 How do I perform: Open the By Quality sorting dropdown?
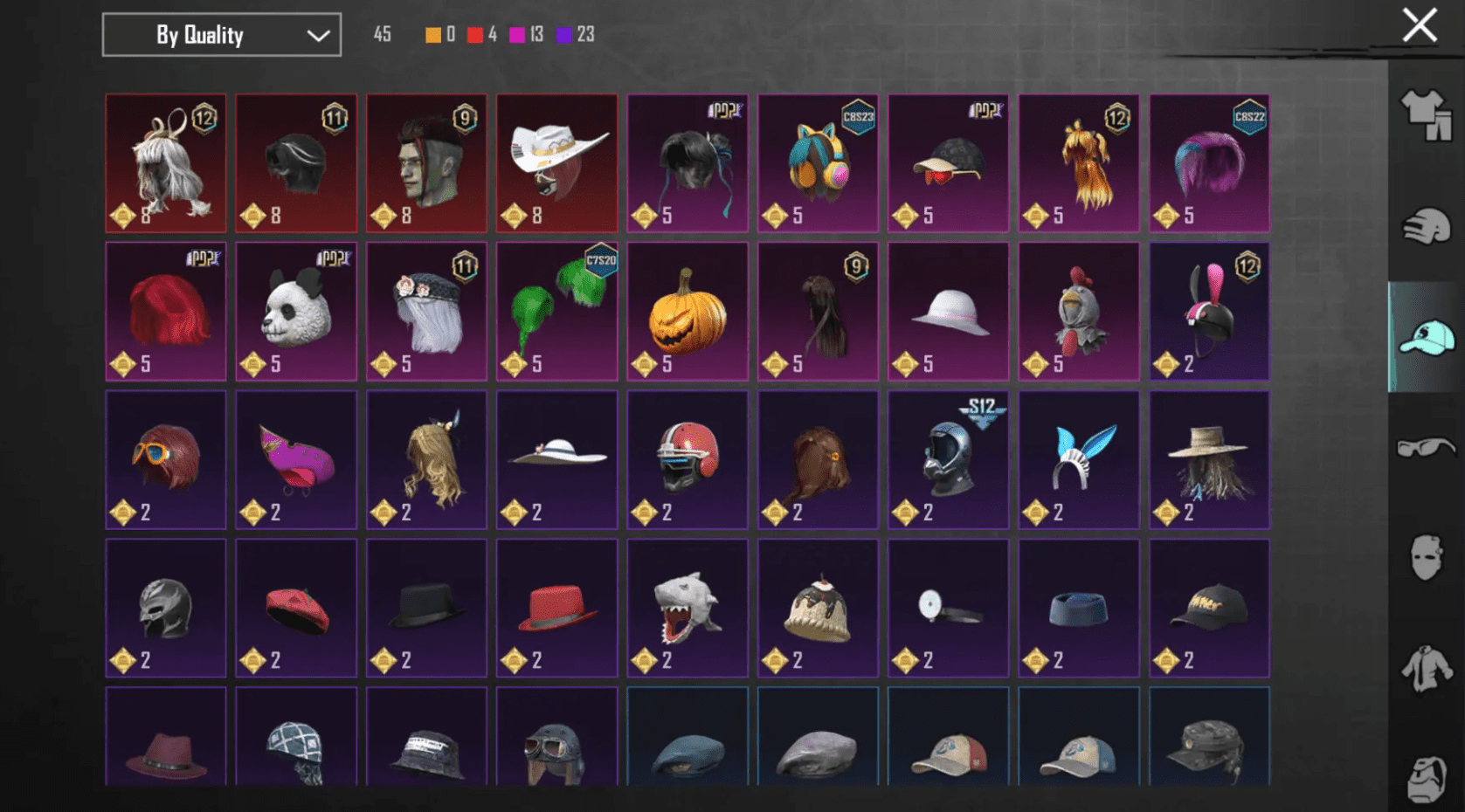[x=221, y=35]
